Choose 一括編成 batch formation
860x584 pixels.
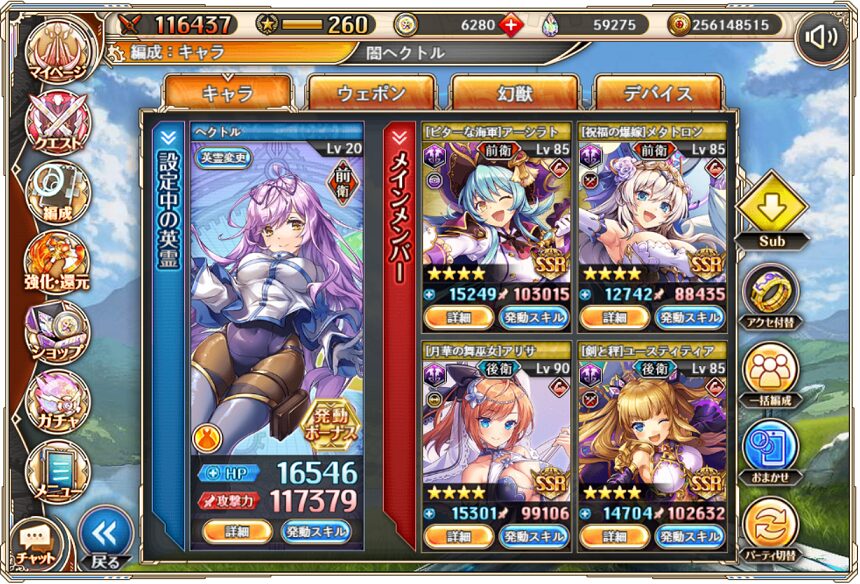769,368
